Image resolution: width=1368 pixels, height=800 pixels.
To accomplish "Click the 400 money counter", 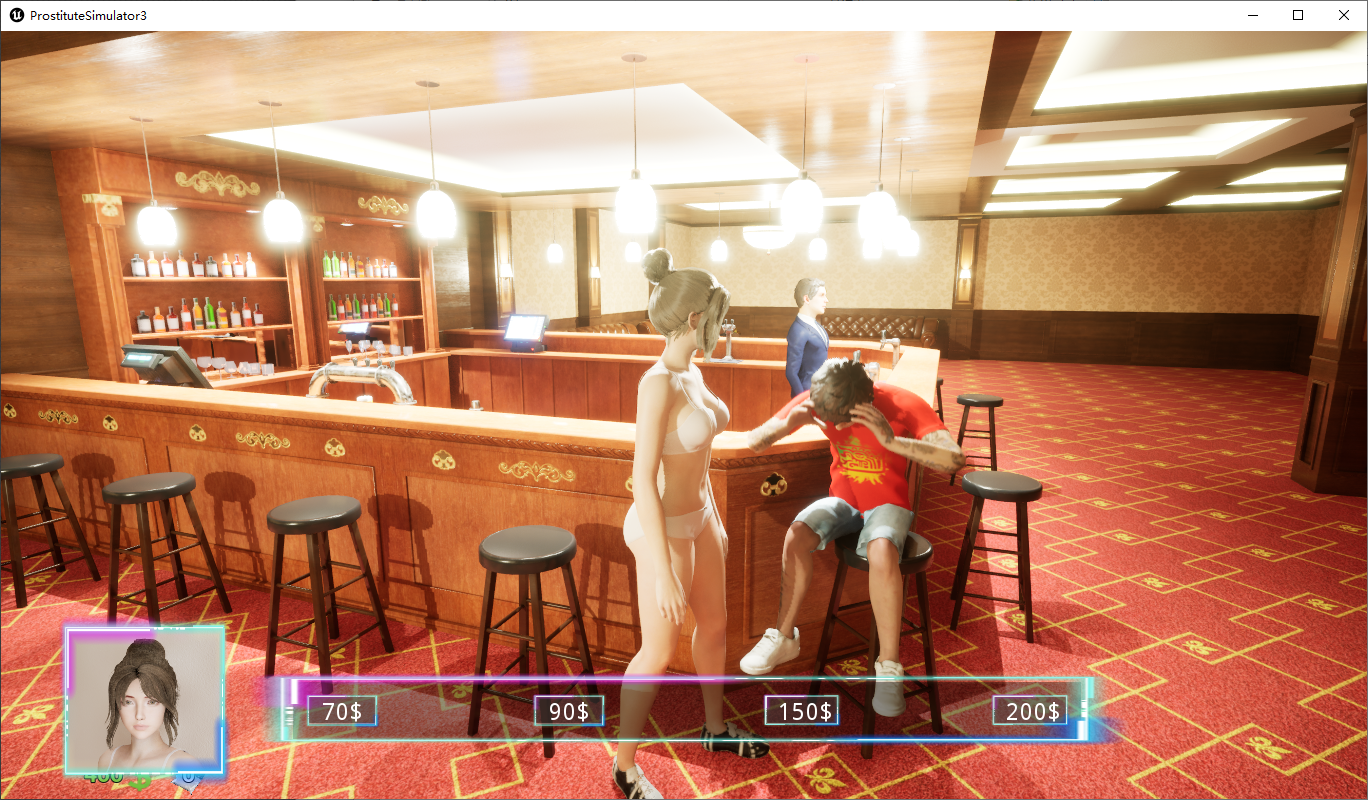I will [x=103, y=777].
